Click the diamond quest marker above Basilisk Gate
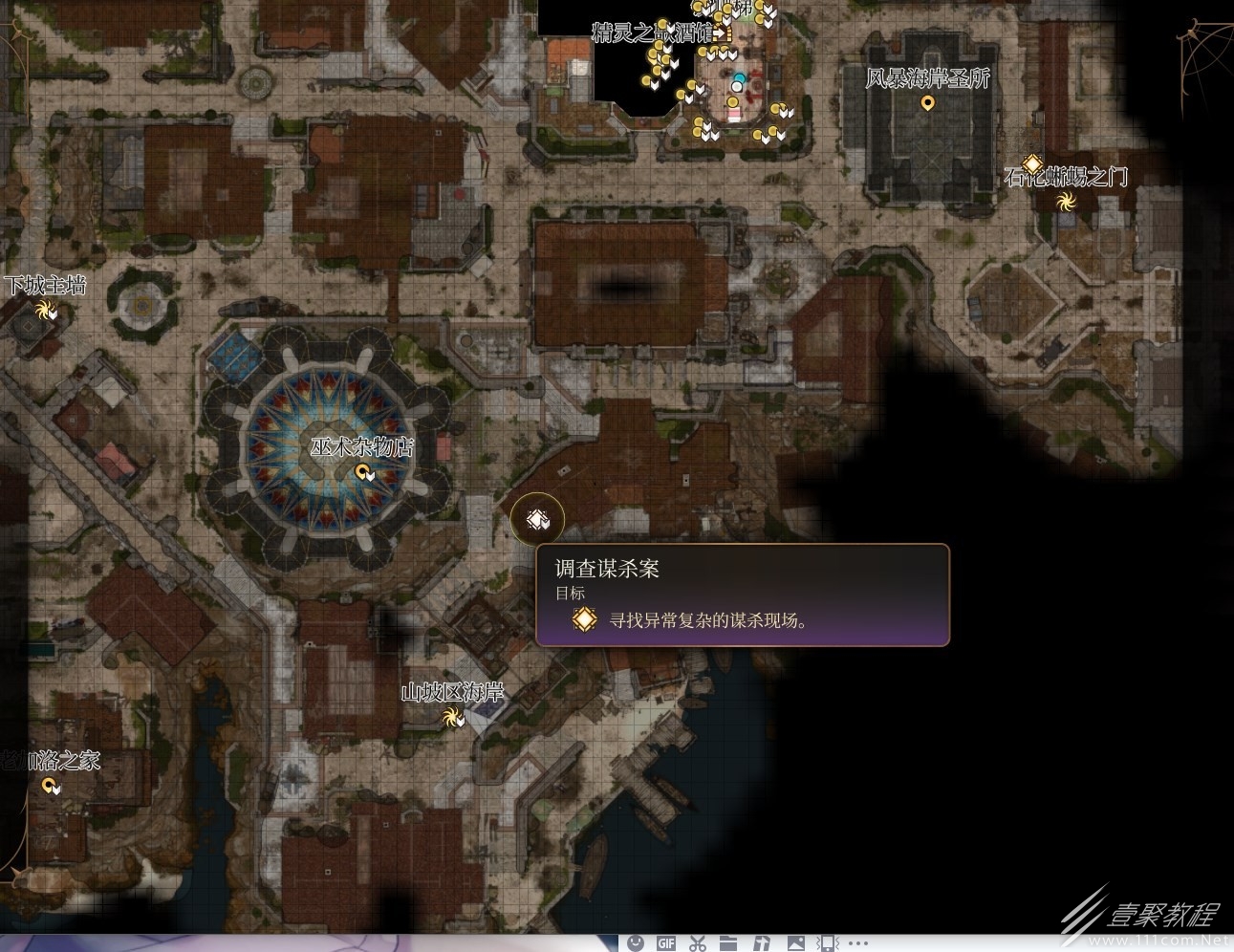 point(1032,163)
